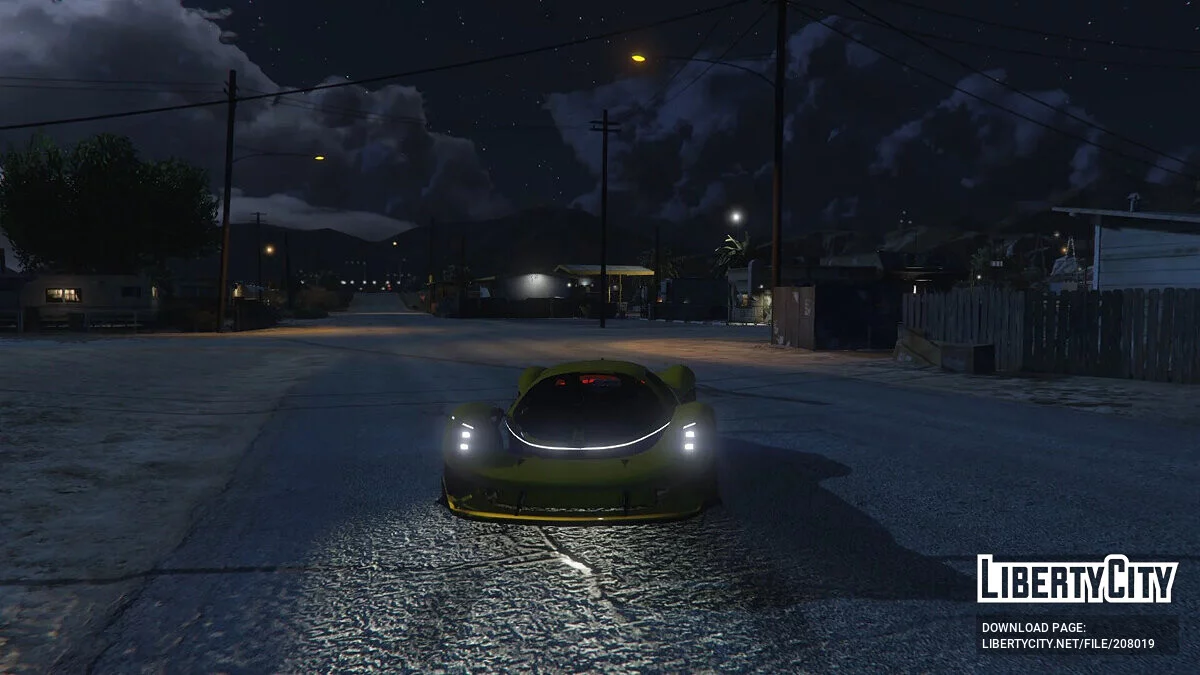Open the LibertyCity.net download page link
This screenshot has height=675, width=1200.
pyautogui.click(x=1068, y=644)
